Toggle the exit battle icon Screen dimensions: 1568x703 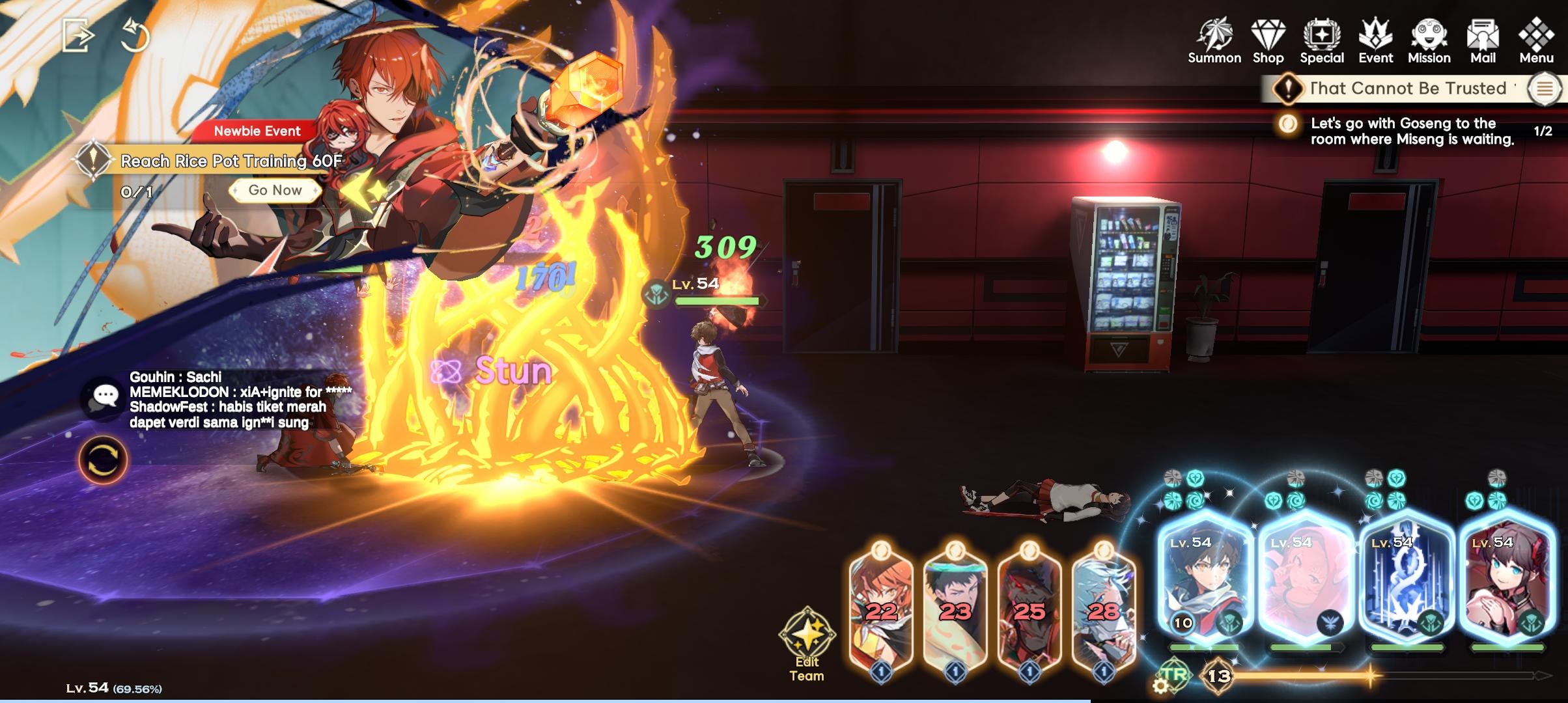tap(78, 36)
